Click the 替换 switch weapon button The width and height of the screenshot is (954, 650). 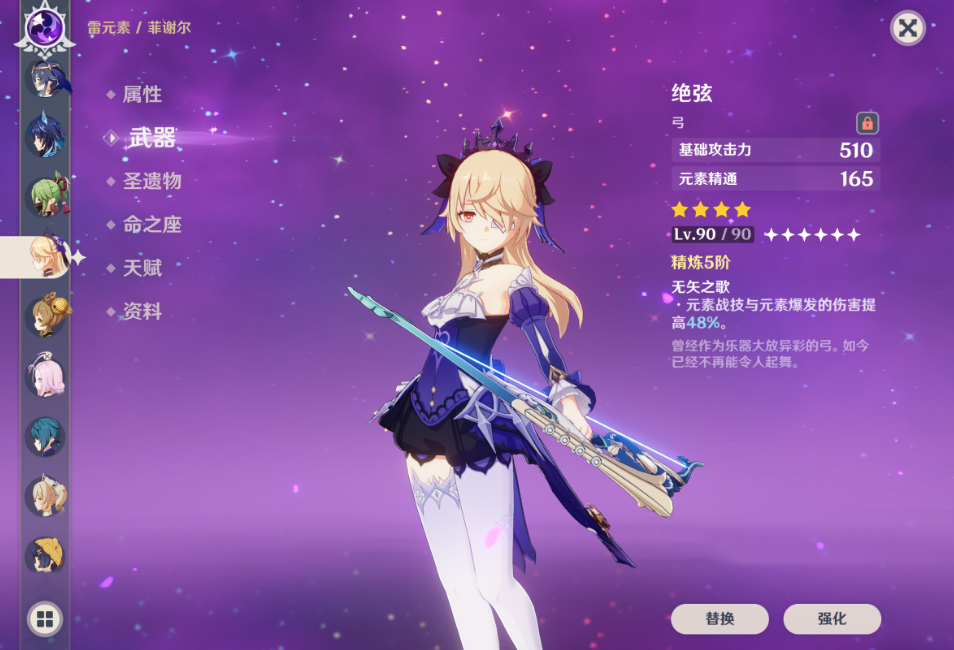[x=719, y=619]
